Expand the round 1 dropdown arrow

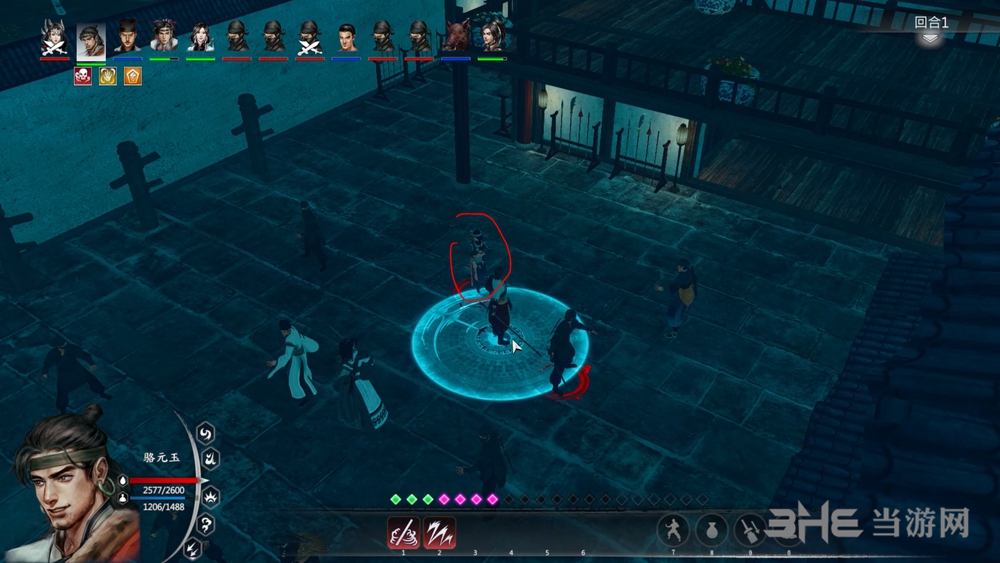click(930, 38)
